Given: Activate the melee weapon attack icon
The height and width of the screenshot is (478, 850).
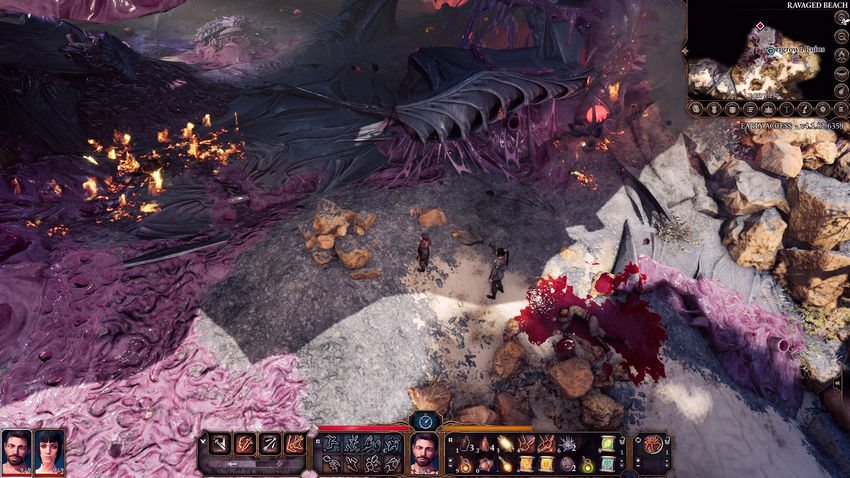Looking at the screenshot, I should [220, 444].
